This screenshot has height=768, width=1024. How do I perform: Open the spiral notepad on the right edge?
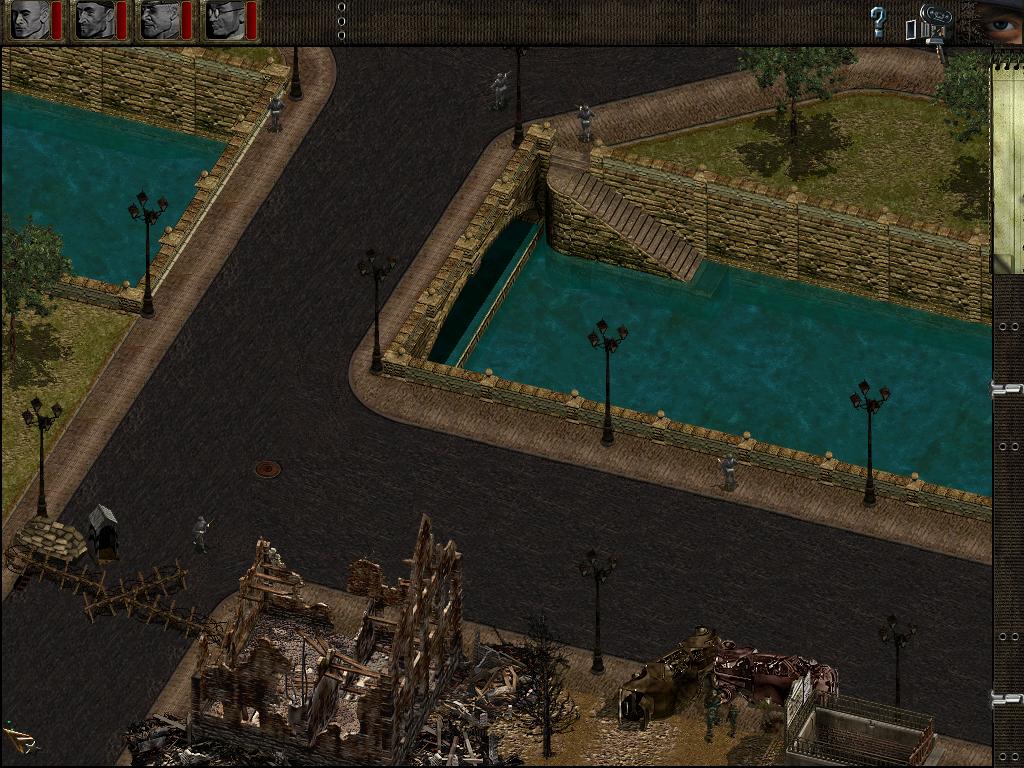tap(1008, 160)
